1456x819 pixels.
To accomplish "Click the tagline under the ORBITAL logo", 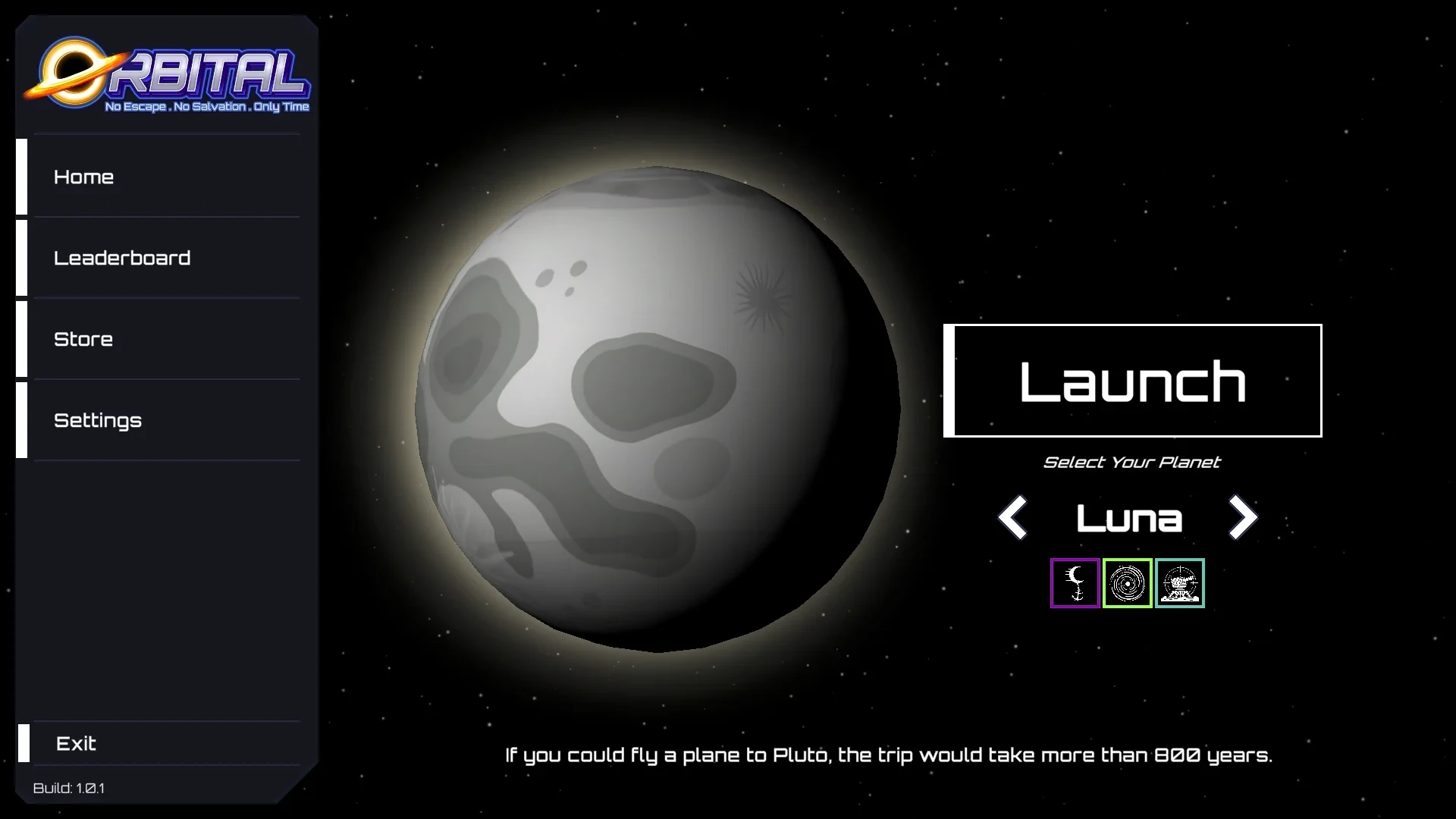I will tap(206, 108).
